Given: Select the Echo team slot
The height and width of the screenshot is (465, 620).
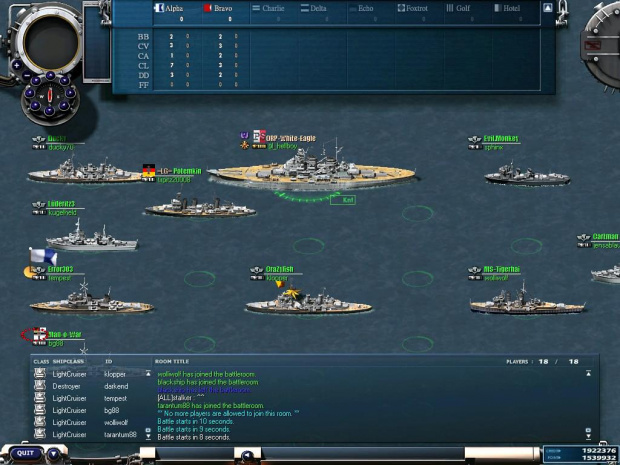Looking at the screenshot, I should coord(365,8).
